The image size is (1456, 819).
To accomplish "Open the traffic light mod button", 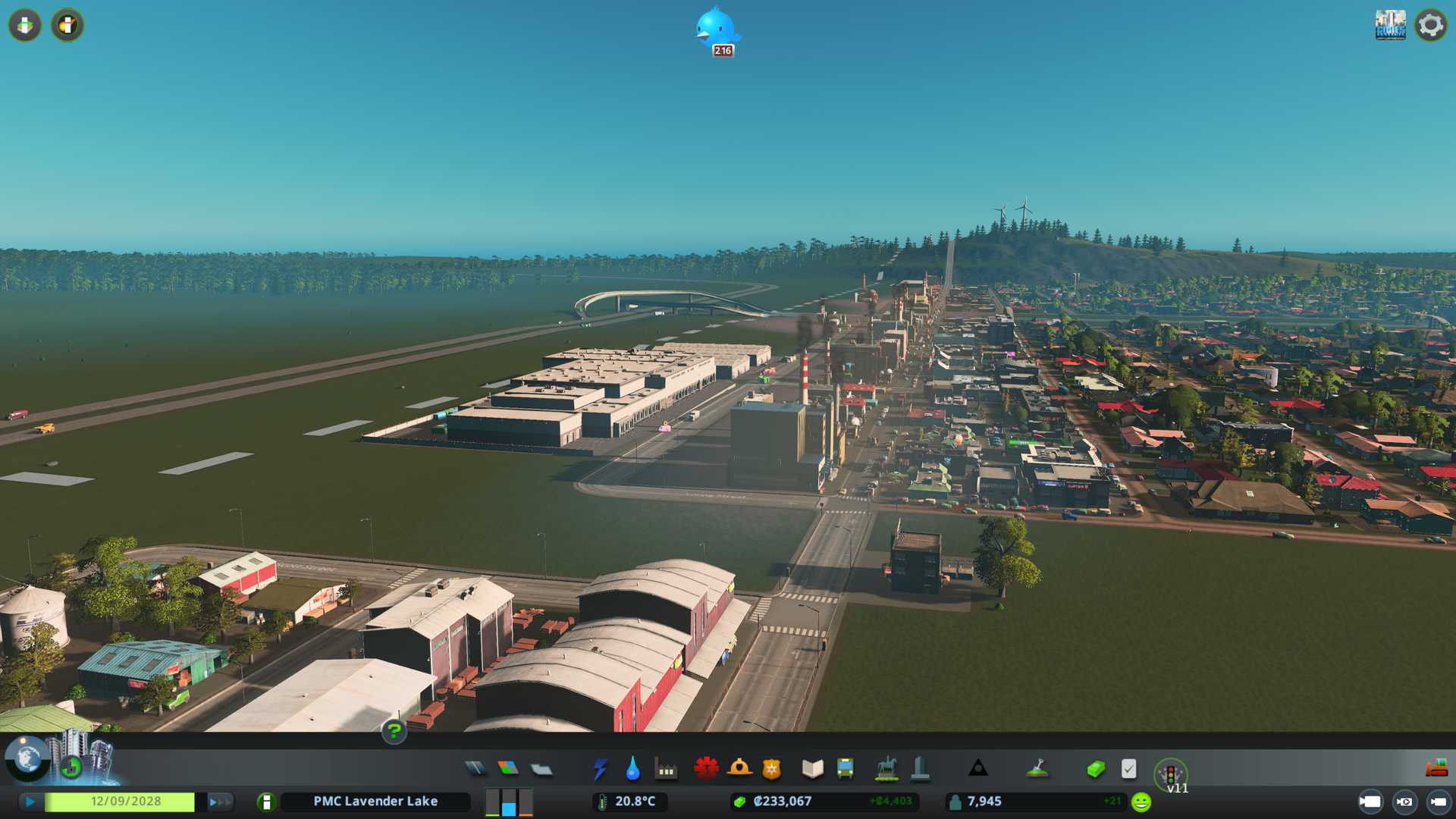I will click(x=1170, y=773).
